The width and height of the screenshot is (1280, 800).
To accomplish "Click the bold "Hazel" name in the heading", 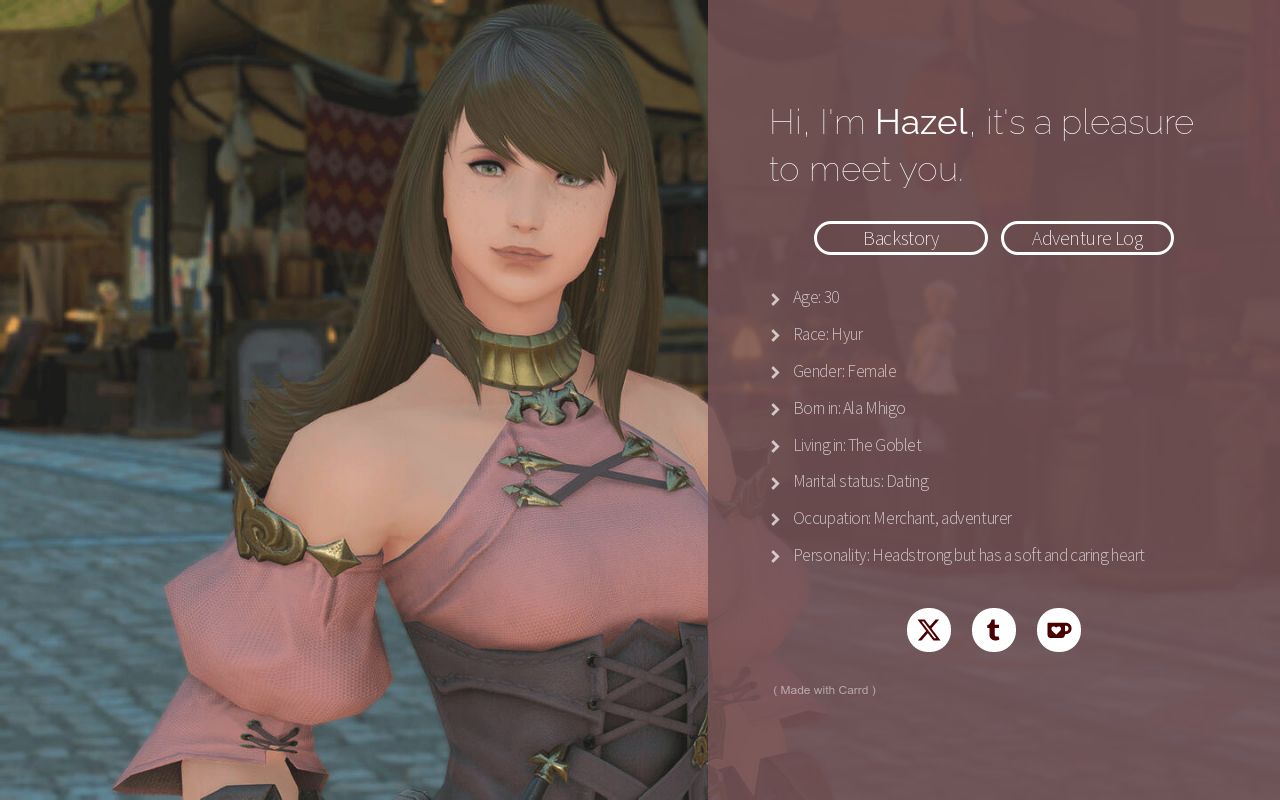I will (x=920, y=122).
